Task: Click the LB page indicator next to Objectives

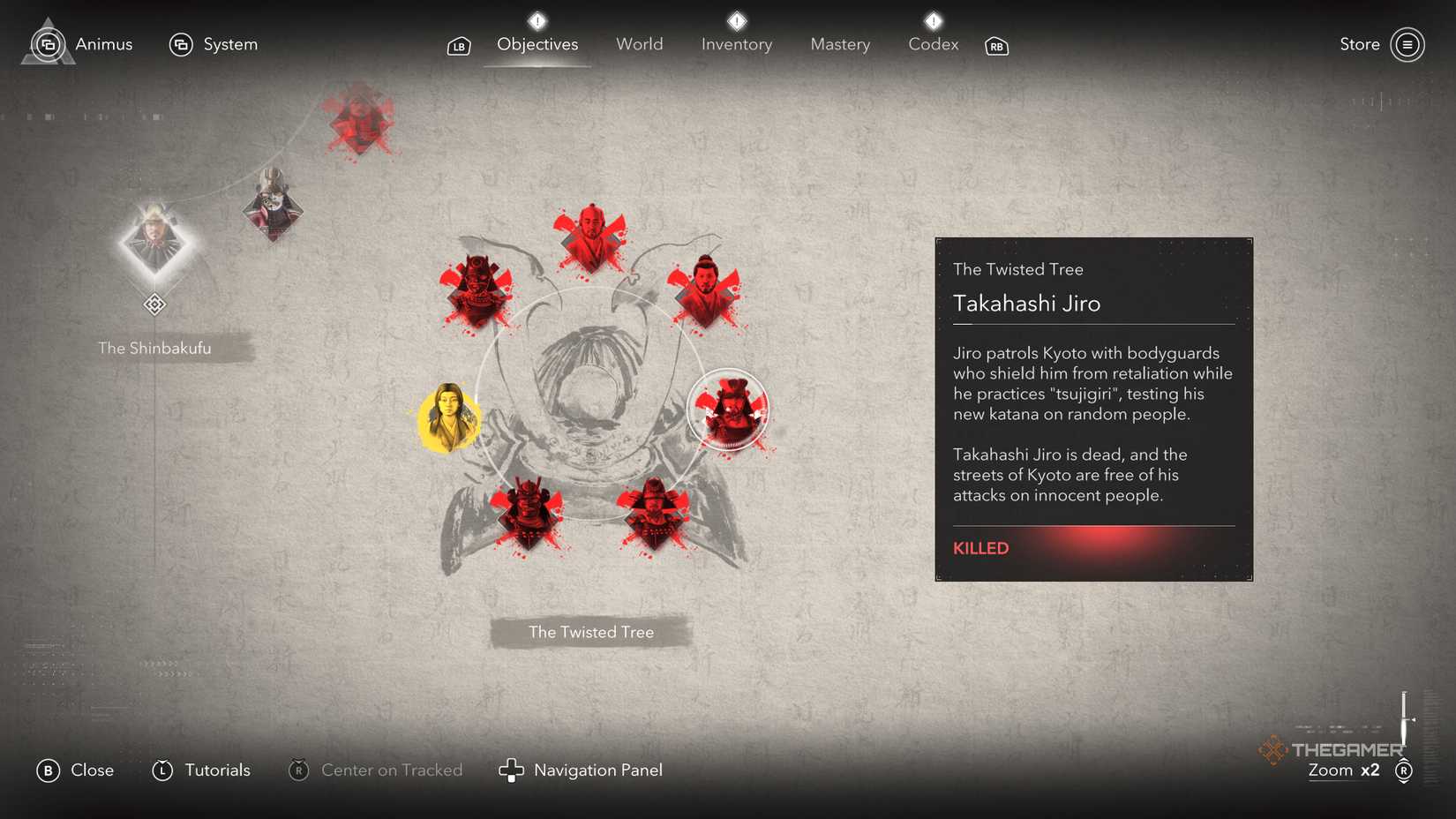Action: pos(458,45)
